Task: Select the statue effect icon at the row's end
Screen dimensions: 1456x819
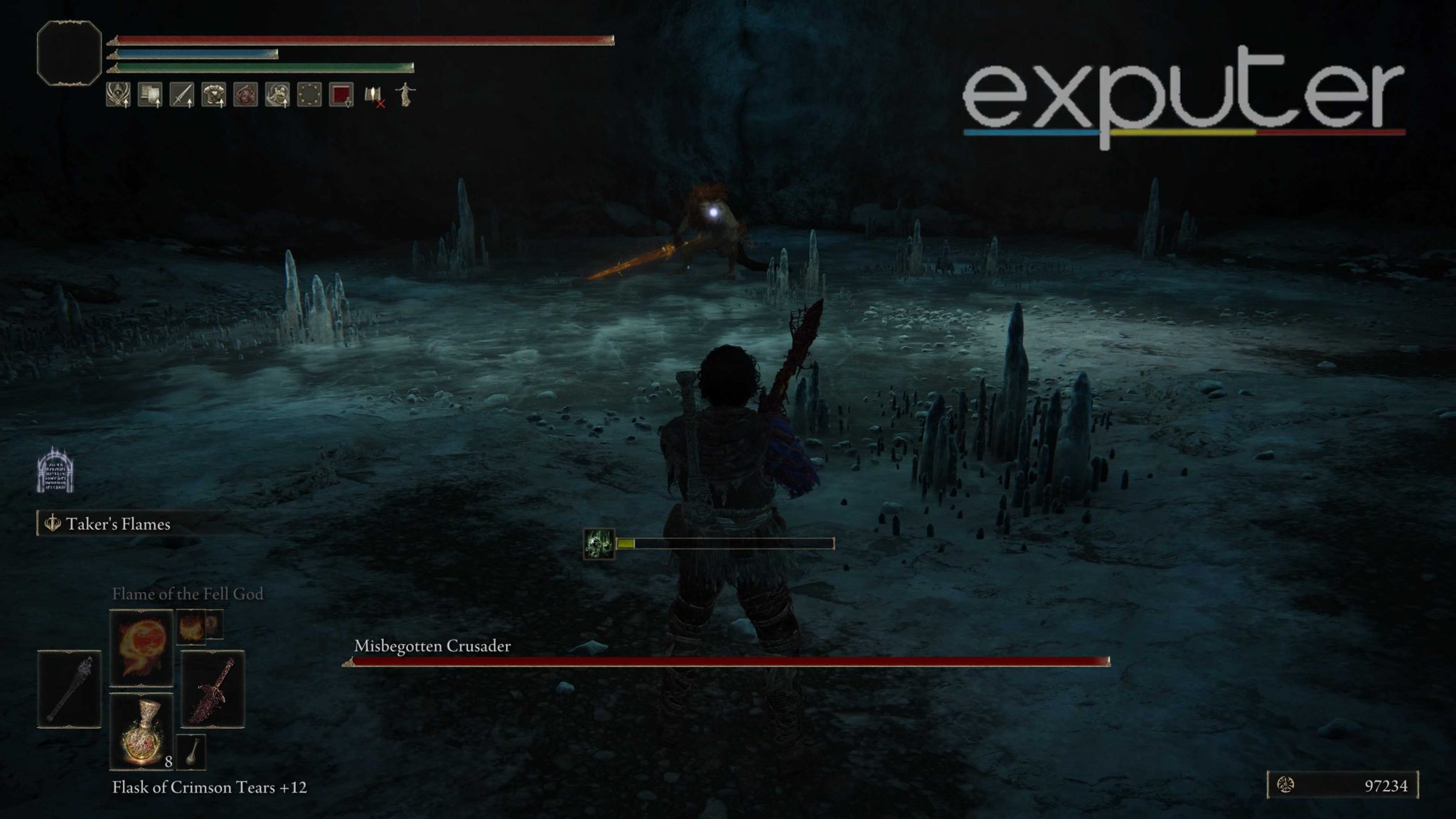Action: click(404, 95)
